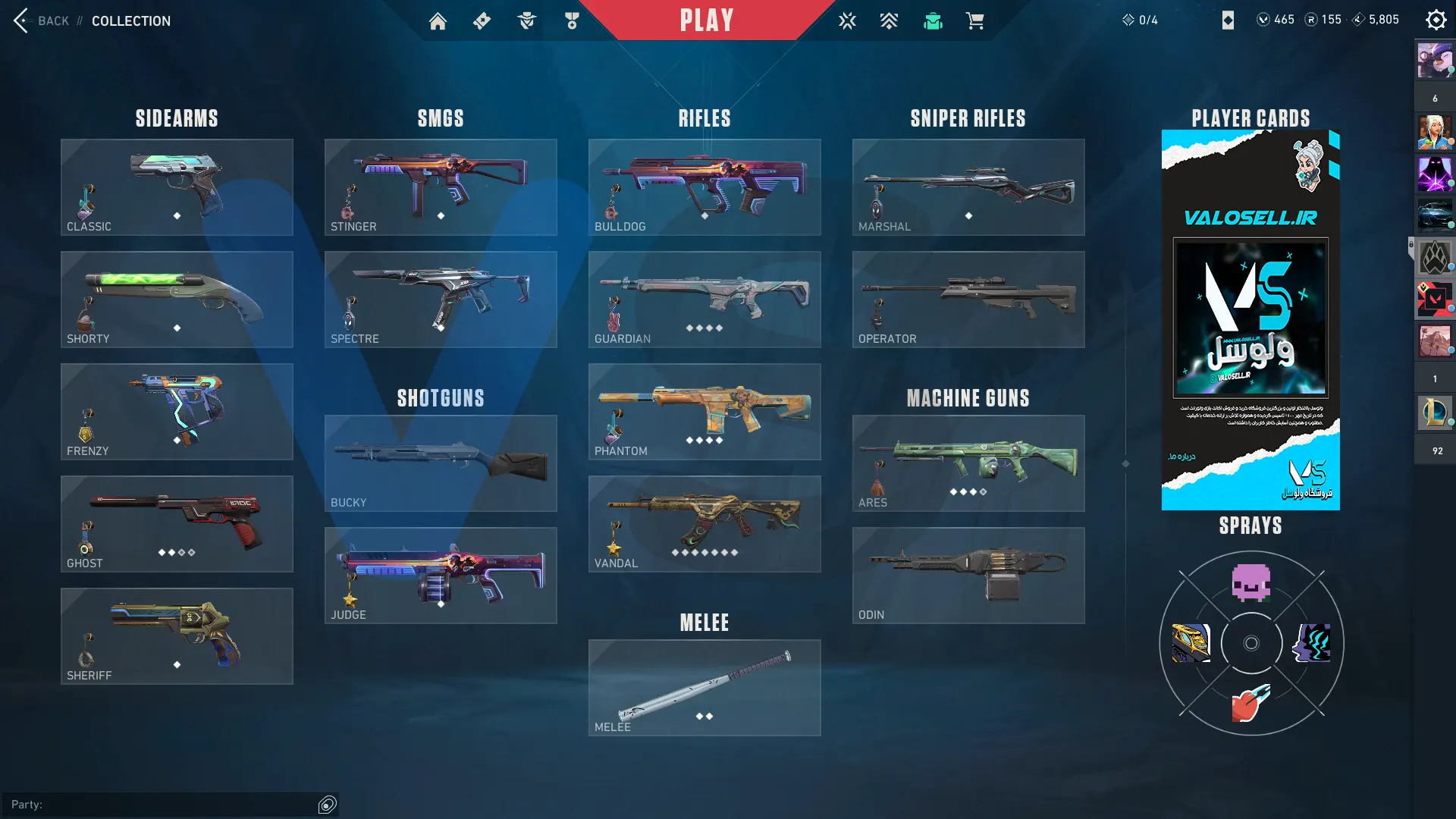Open the Melee weapon slot
Viewport: 1456px width, 819px height.
click(704, 688)
